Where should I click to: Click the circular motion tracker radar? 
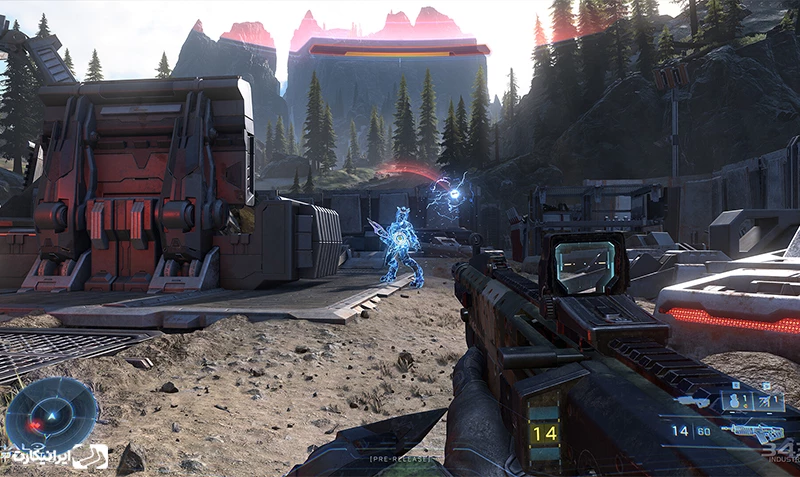[51, 413]
